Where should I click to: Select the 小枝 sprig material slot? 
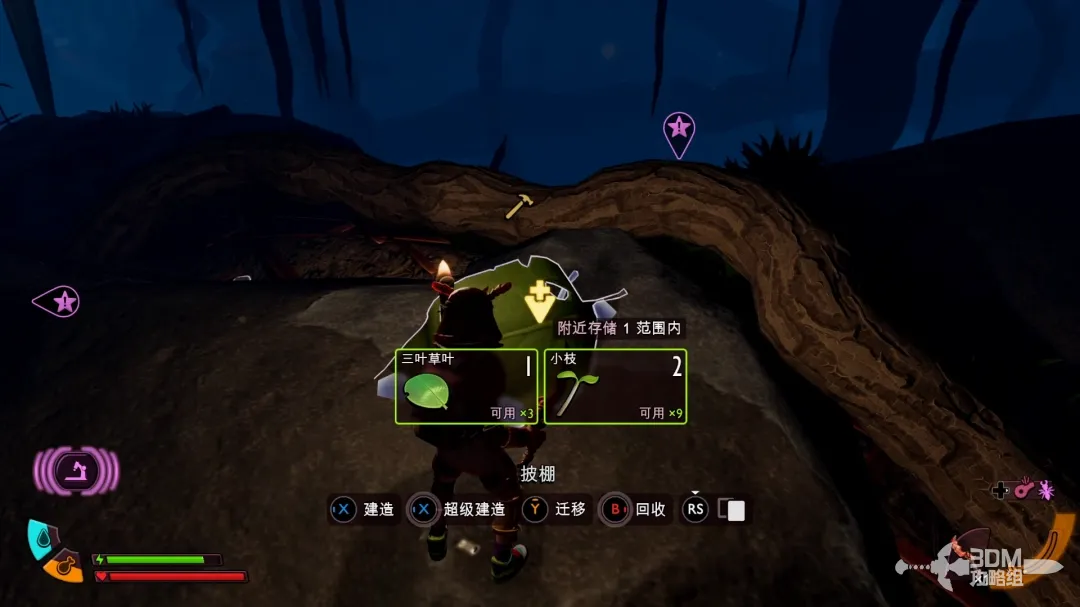[615, 386]
